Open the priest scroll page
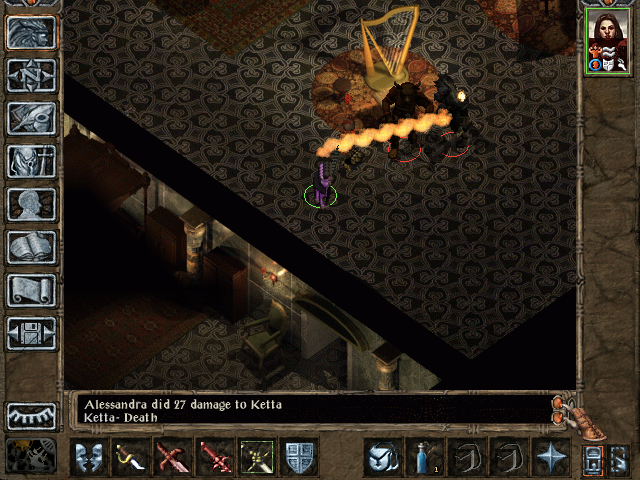The height and width of the screenshot is (480, 640). (x=31, y=290)
